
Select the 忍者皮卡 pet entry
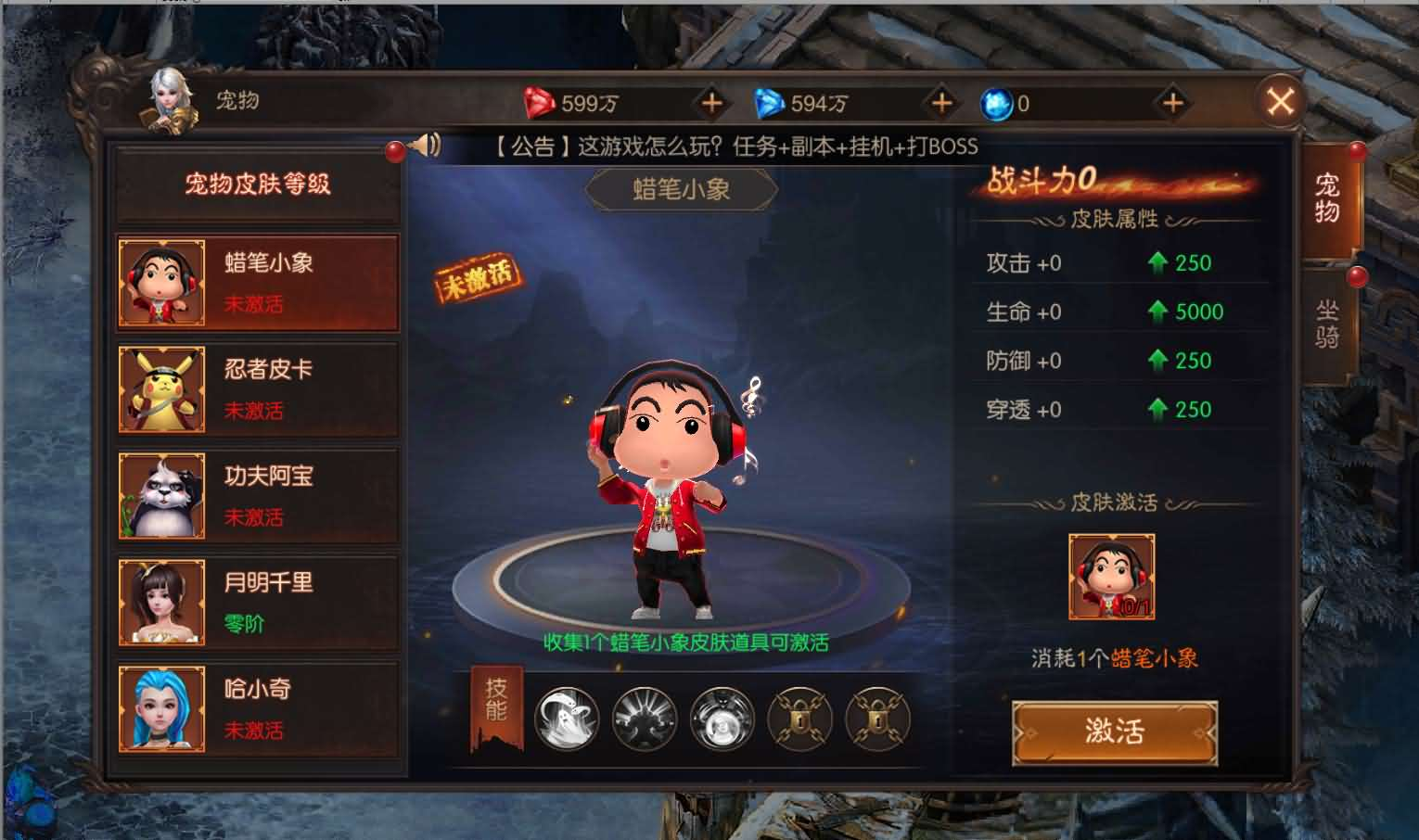pos(258,388)
